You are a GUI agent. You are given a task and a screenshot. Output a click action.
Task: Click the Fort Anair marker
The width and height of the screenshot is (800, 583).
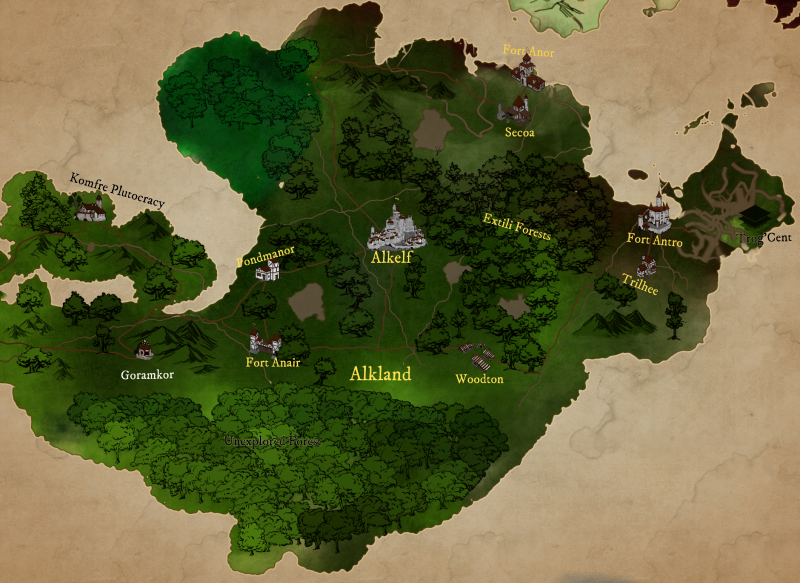pyautogui.click(x=265, y=342)
